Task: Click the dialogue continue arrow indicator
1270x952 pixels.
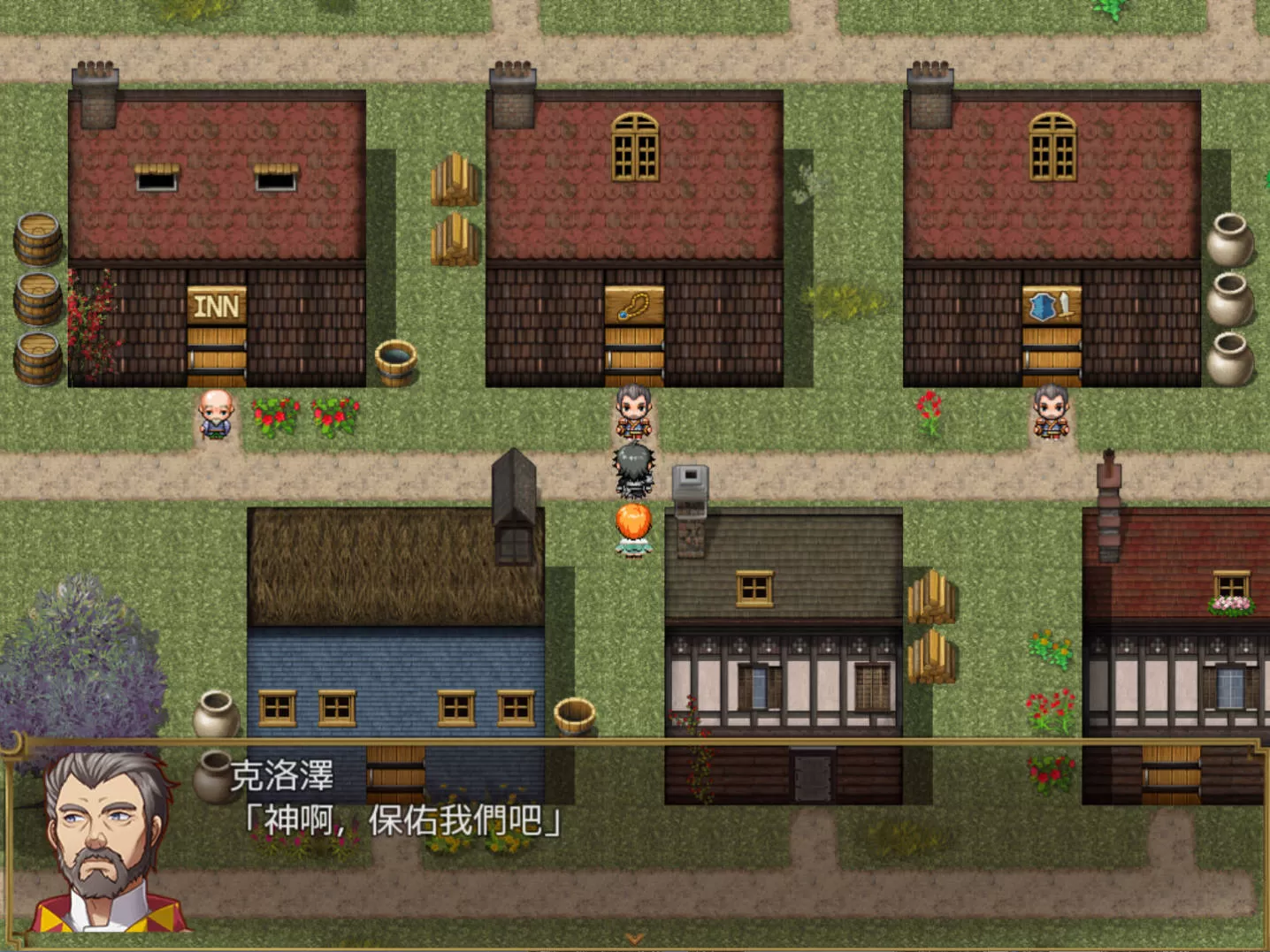Action: (x=634, y=939)
